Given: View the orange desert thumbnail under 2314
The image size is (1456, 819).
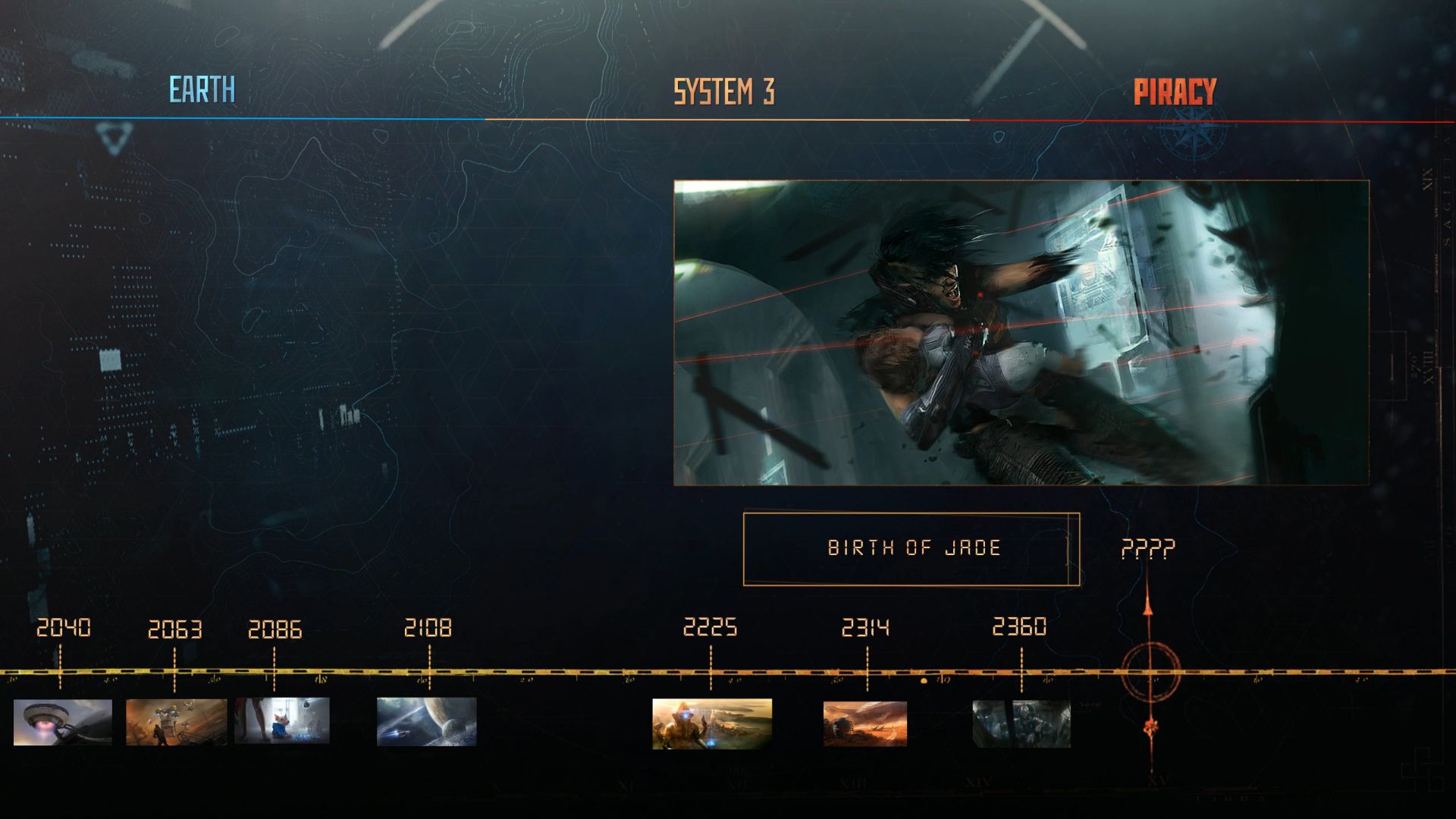Looking at the screenshot, I should click(865, 723).
